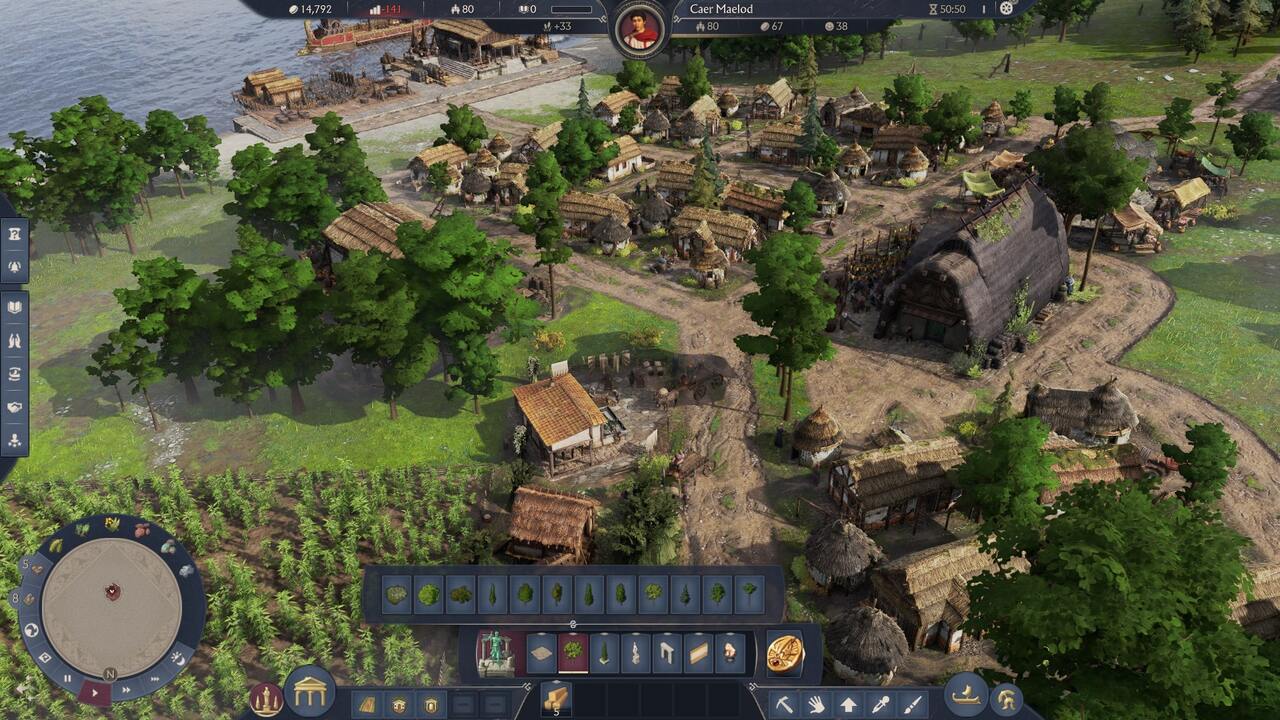Pick the eyedropper copy tool

(x=880, y=704)
